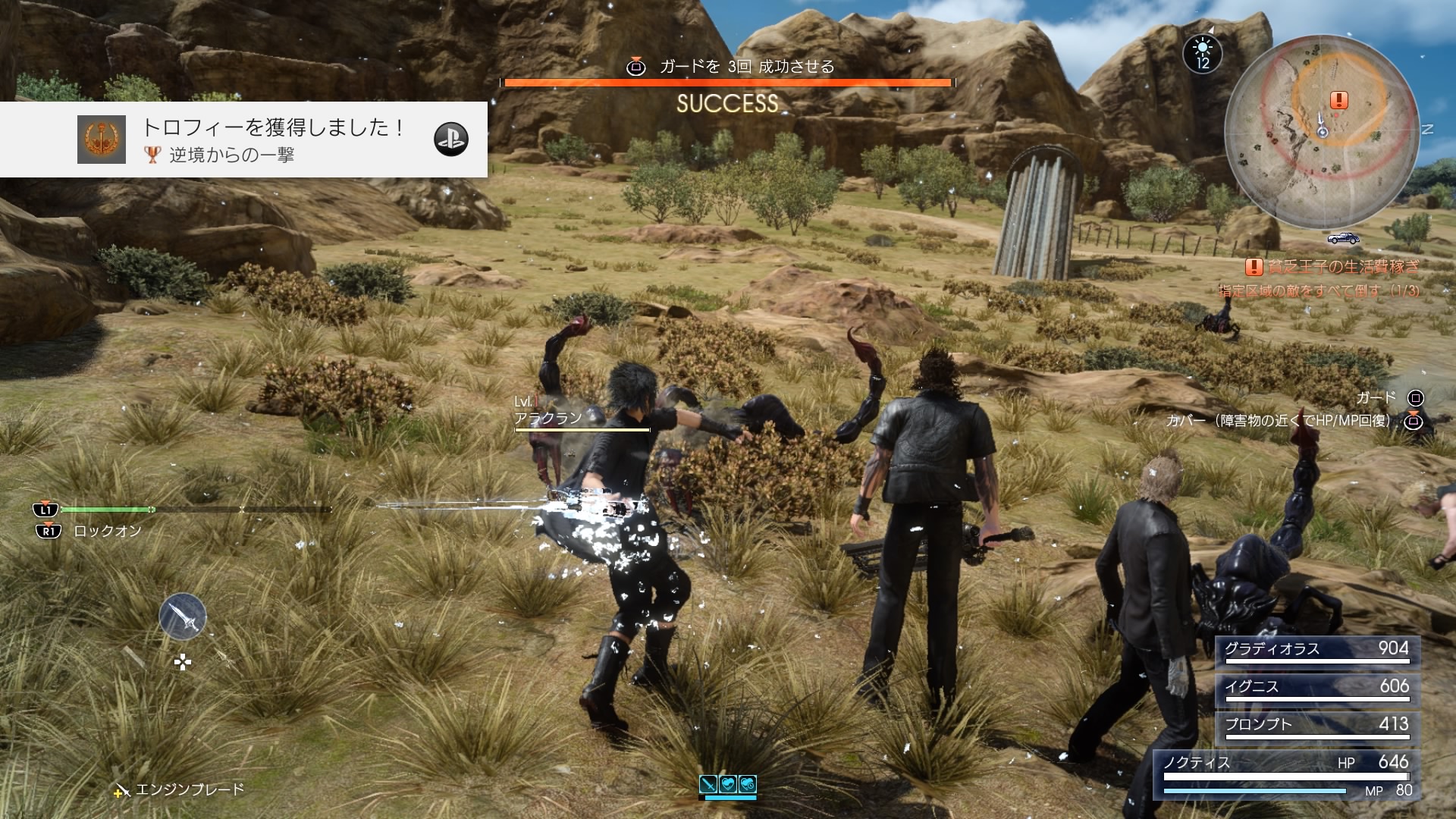Select Gladiolus party member panel

pos(1316,650)
